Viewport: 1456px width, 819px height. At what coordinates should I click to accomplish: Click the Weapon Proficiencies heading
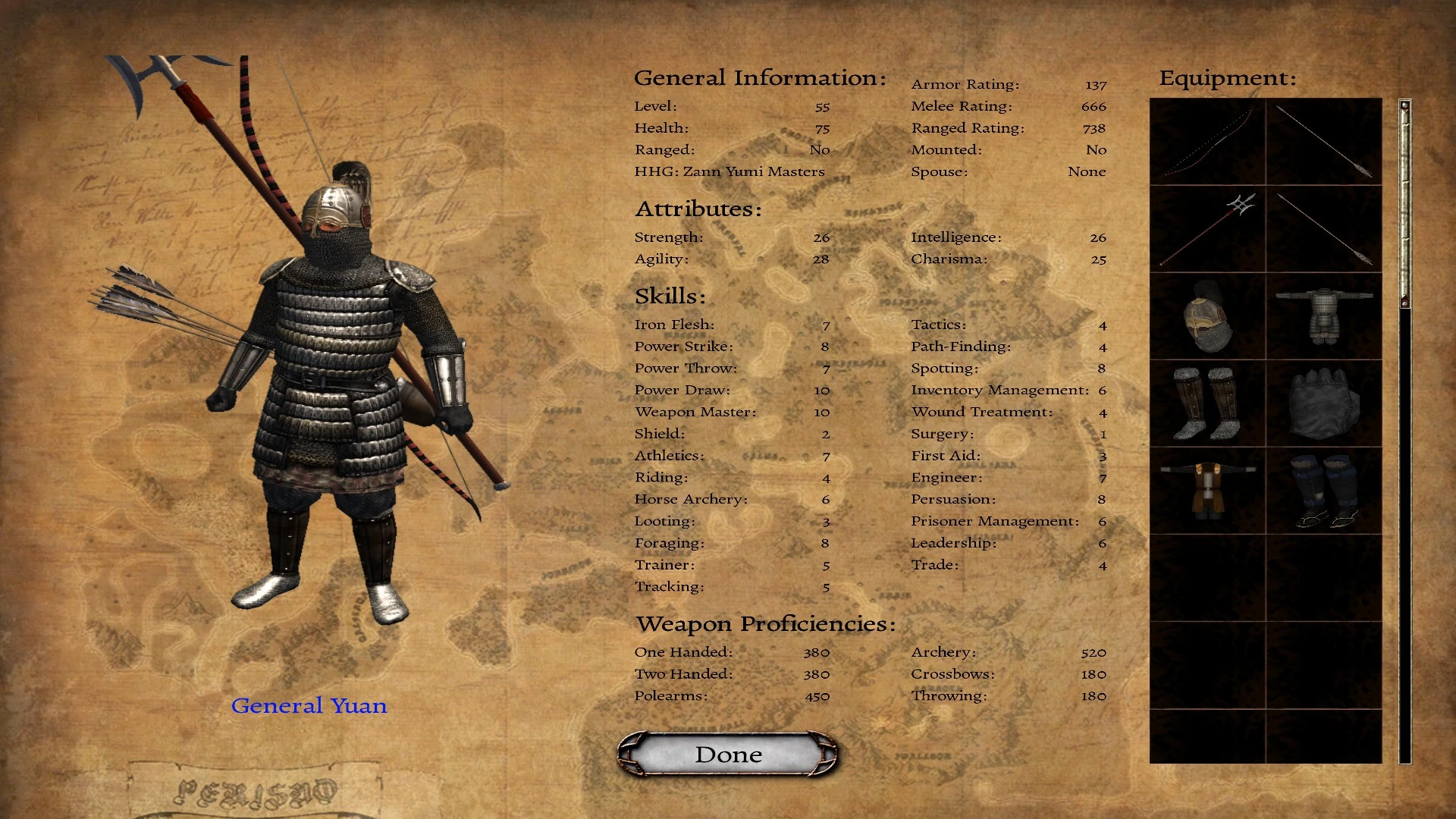(x=765, y=623)
